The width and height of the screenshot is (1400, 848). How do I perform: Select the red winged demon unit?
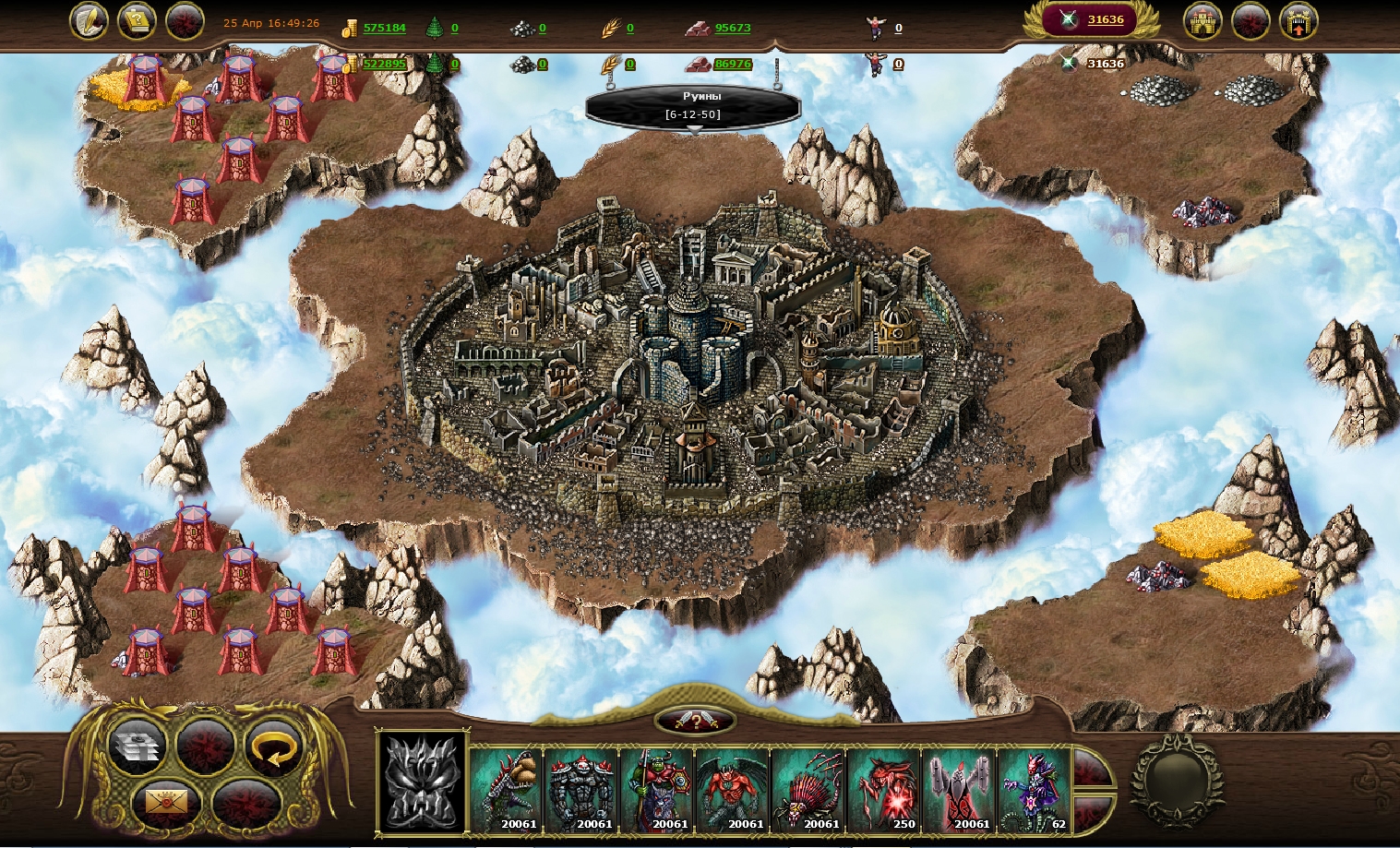(x=734, y=789)
